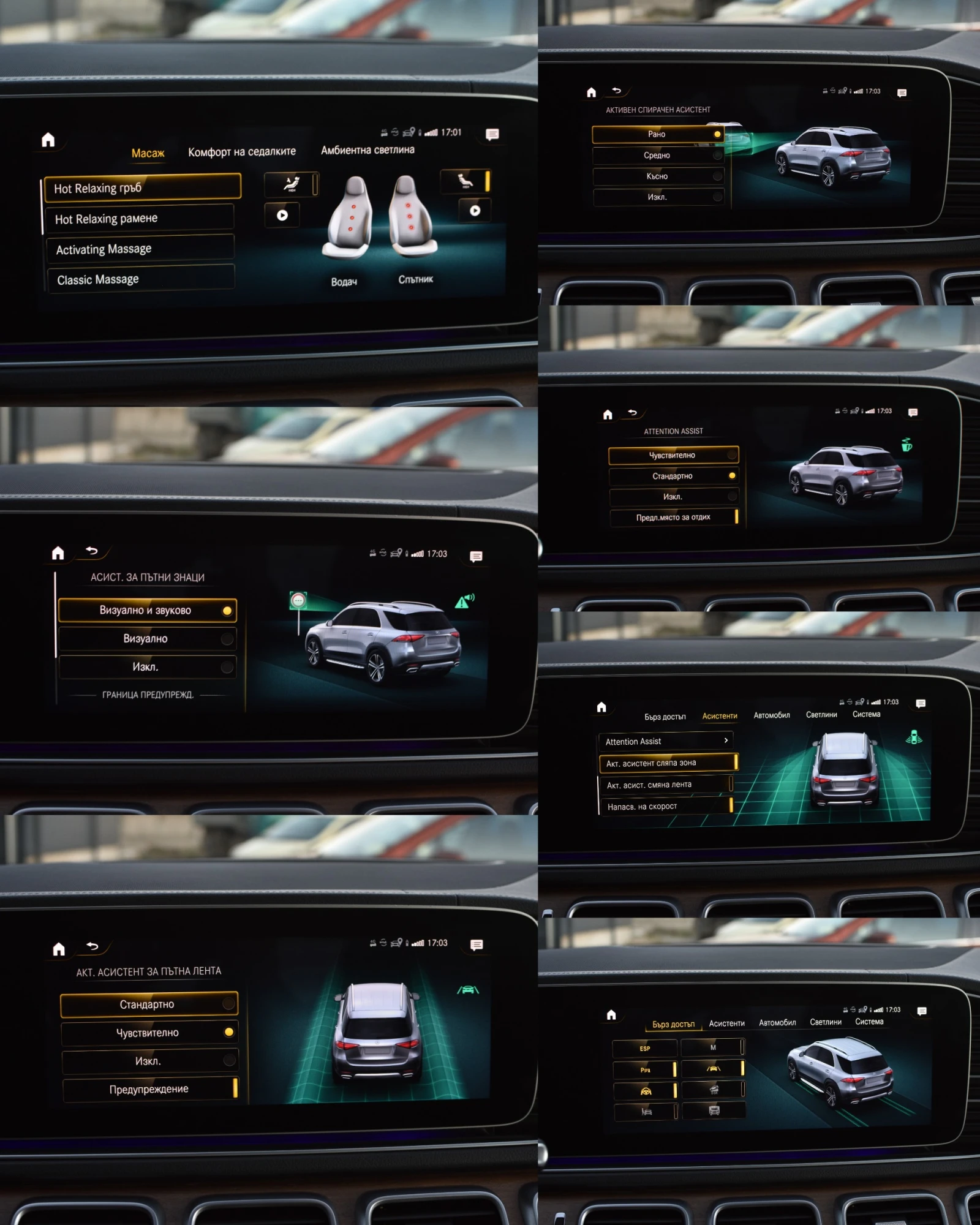
Task: Open the Комфорт на седалките tab
Action: (241, 151)
